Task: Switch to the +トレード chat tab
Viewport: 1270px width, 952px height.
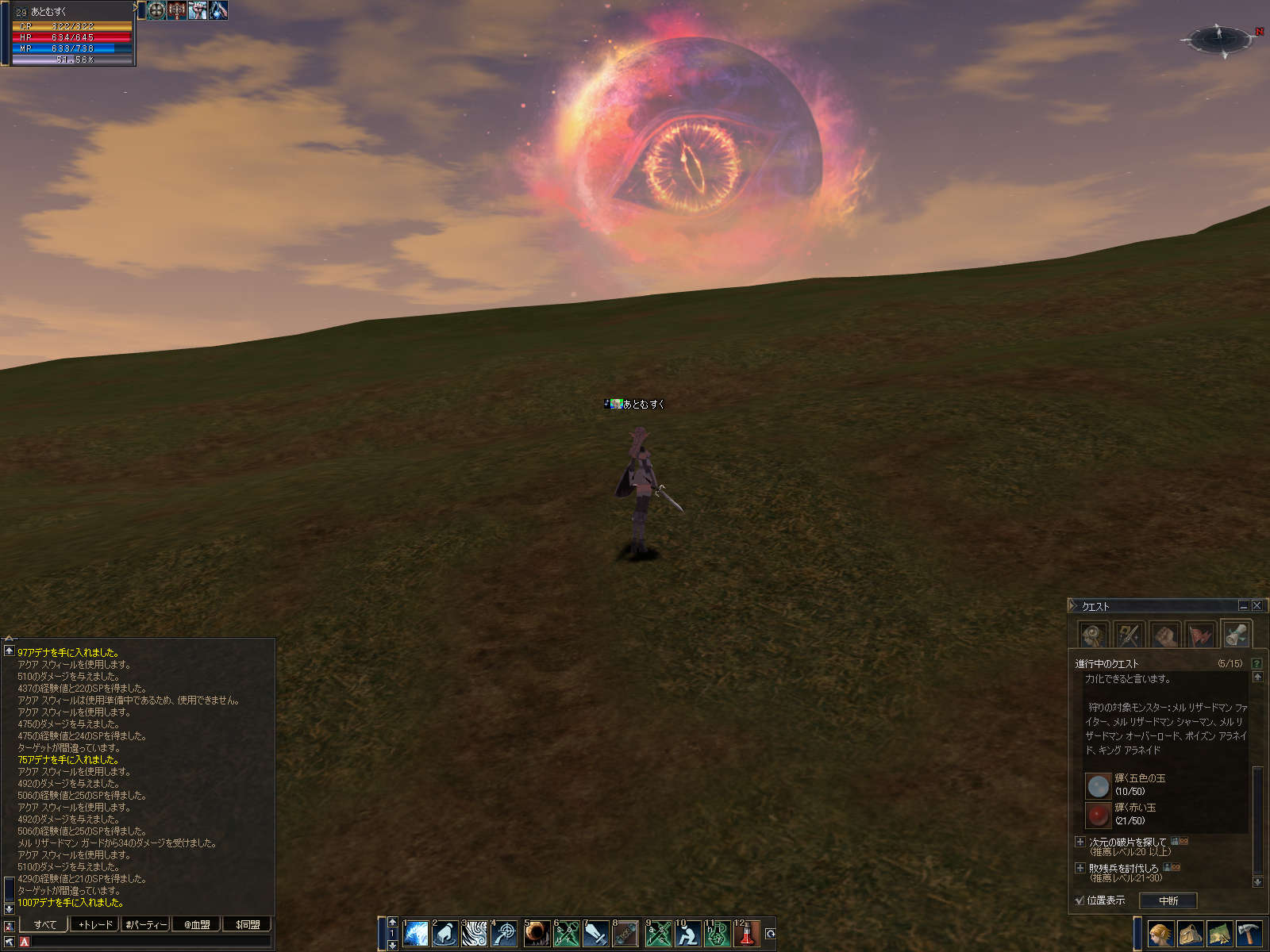Action: [95, 924]
